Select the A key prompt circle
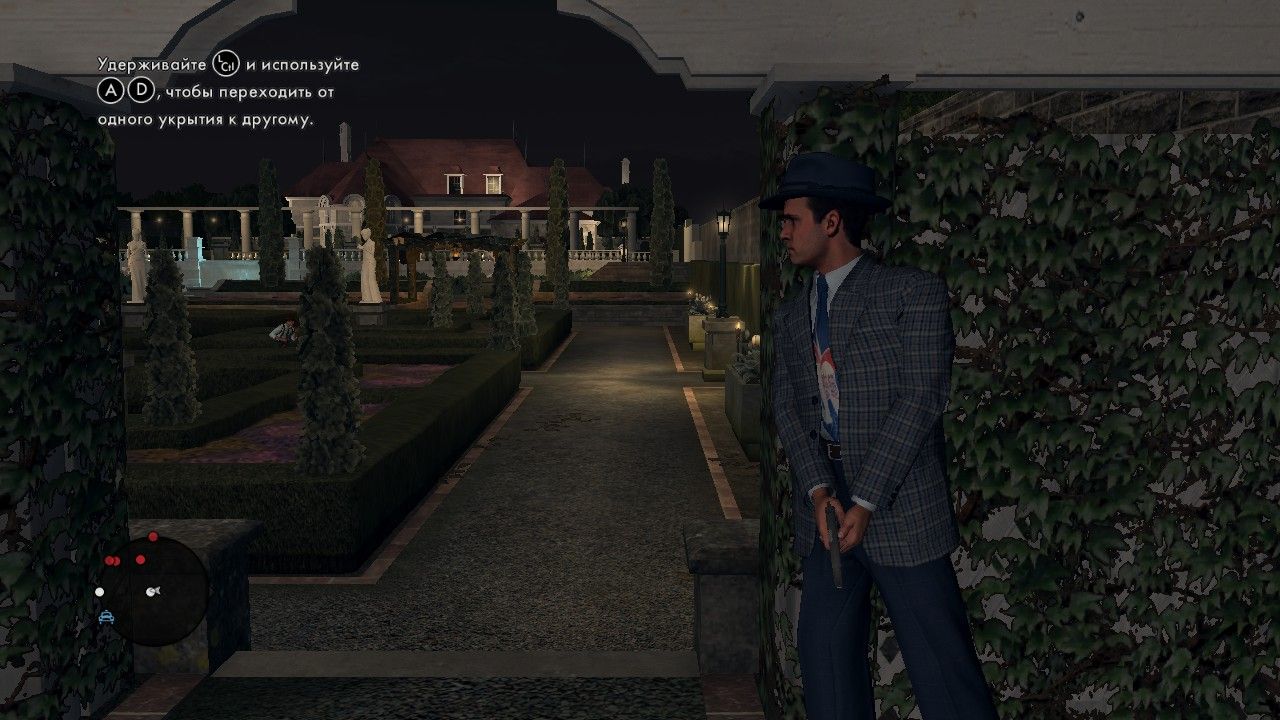The image size is (1280, 720). (x=112, y=91)
